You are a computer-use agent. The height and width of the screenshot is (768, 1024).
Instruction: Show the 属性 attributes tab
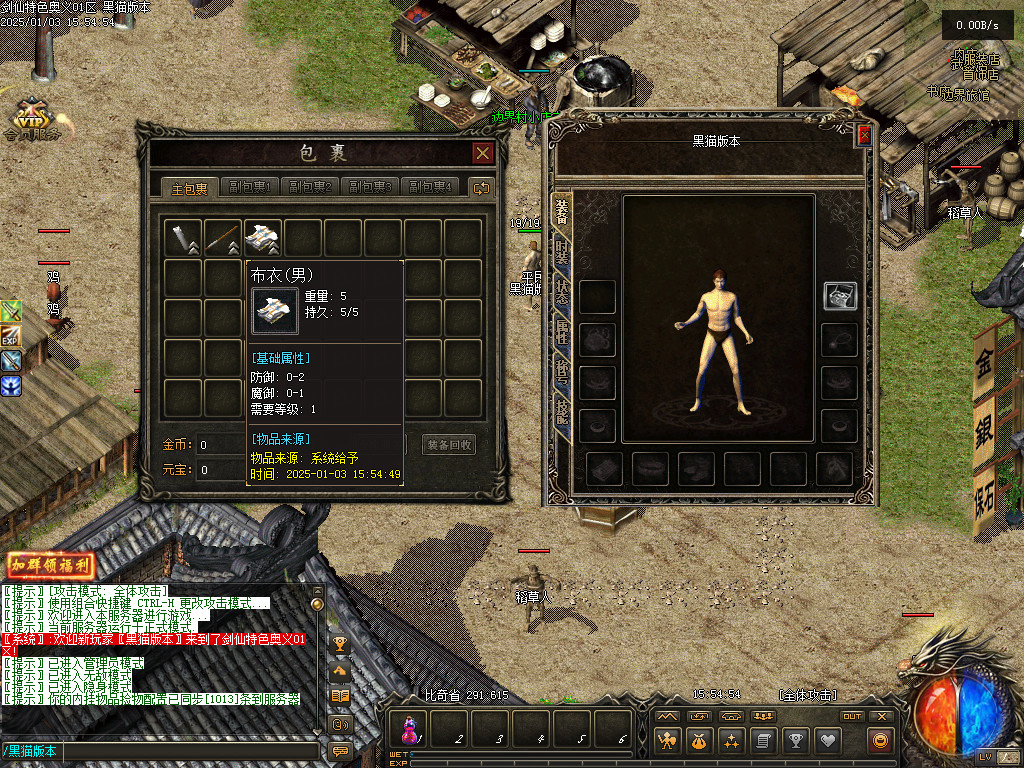[x=562, y=331]
